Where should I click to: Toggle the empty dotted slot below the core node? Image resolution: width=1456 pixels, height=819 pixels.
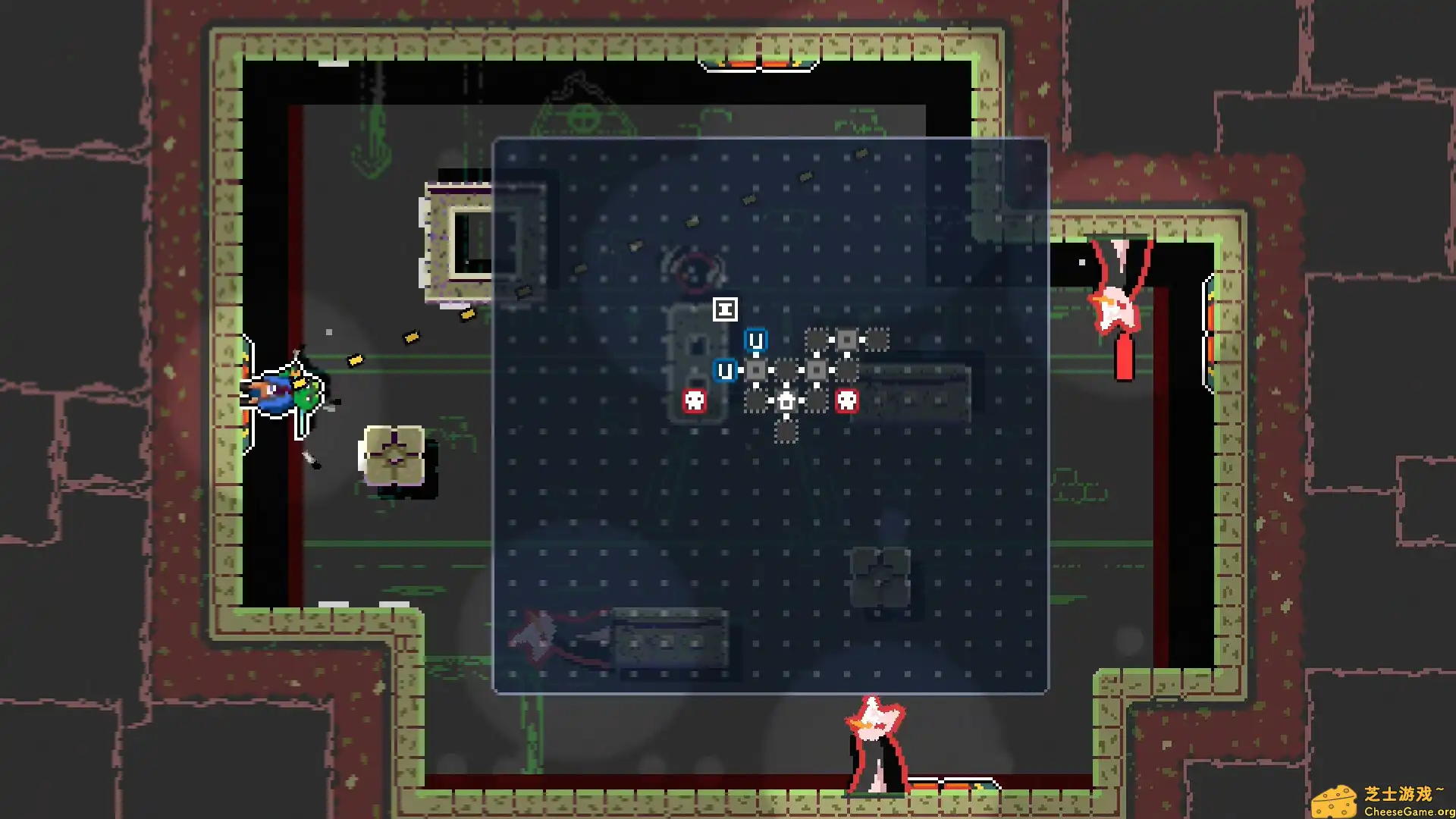(x=786, y=432)
